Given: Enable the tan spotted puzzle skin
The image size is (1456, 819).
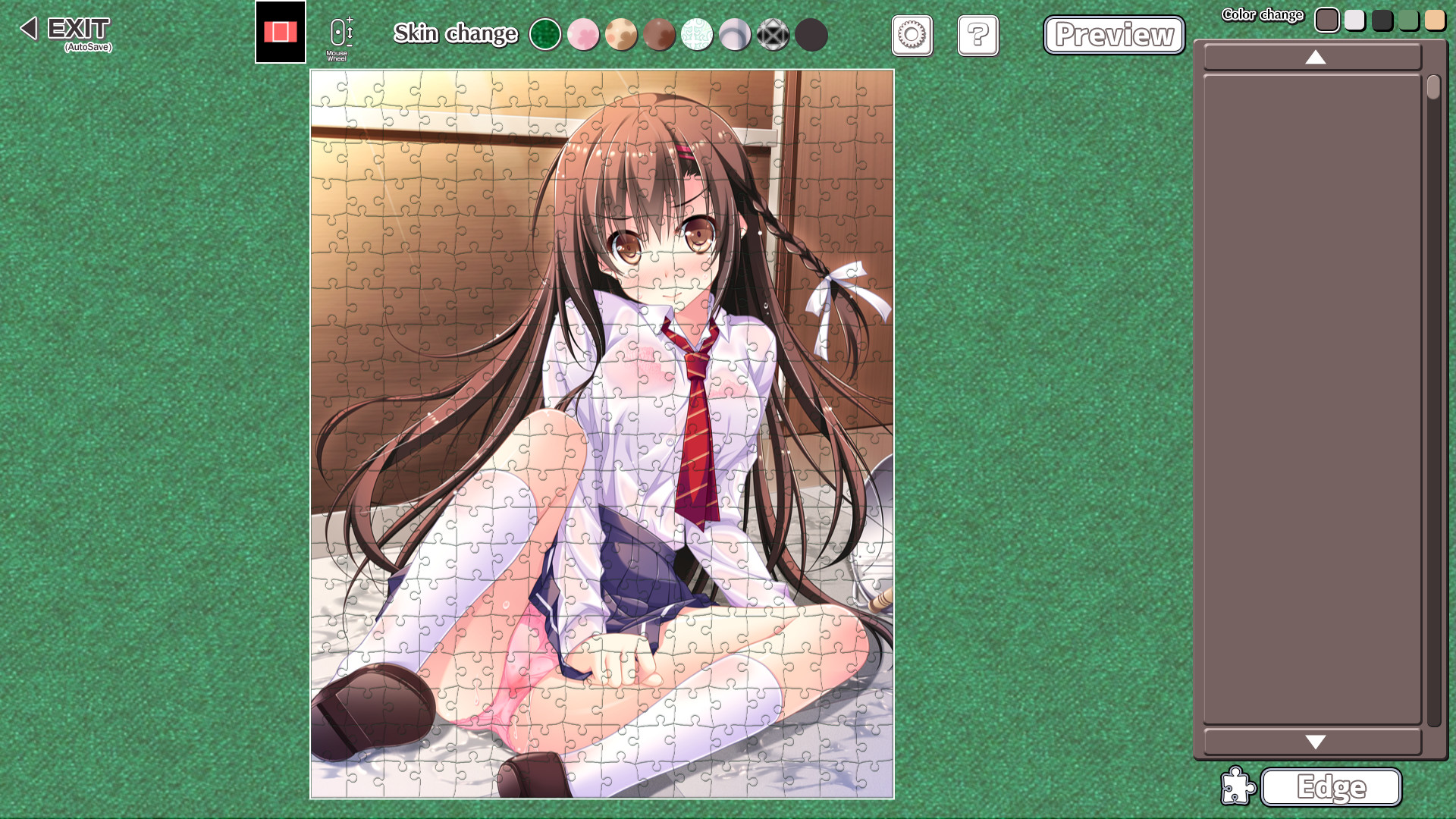Looking at the screenshot, I should tap(622, 35).
